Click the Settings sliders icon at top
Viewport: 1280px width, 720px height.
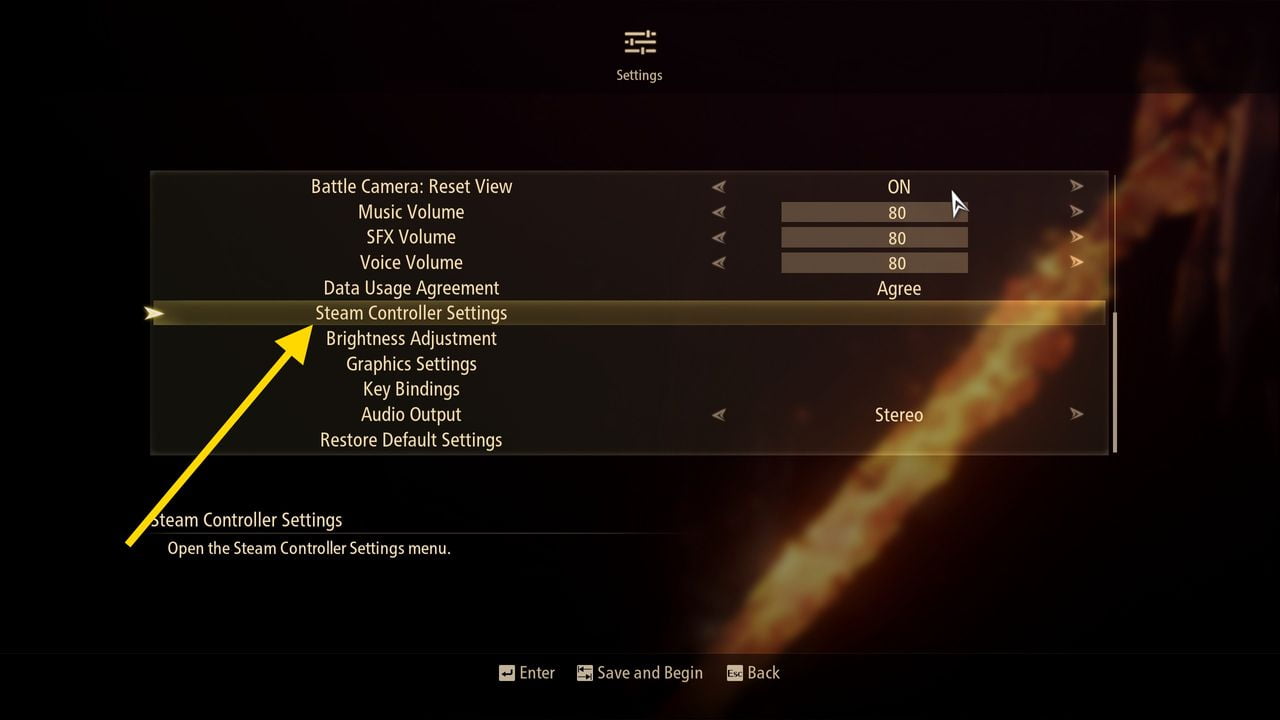click(638, 42)
